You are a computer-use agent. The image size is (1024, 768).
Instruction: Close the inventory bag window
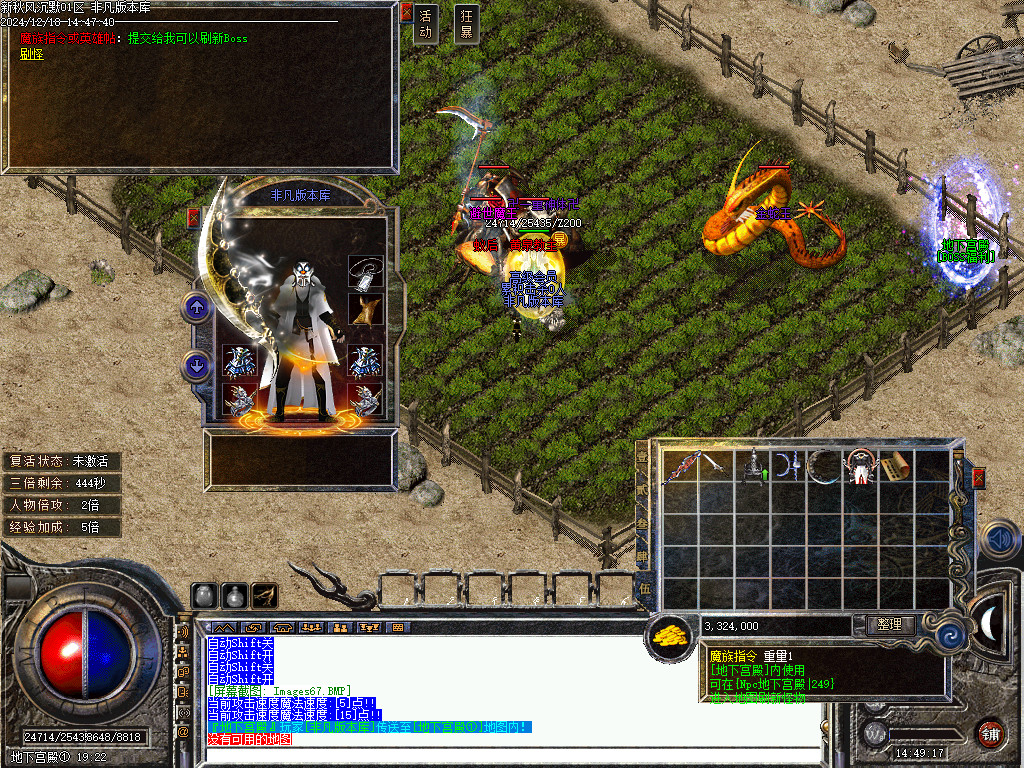pyautogui.click(x=978, y=478)
